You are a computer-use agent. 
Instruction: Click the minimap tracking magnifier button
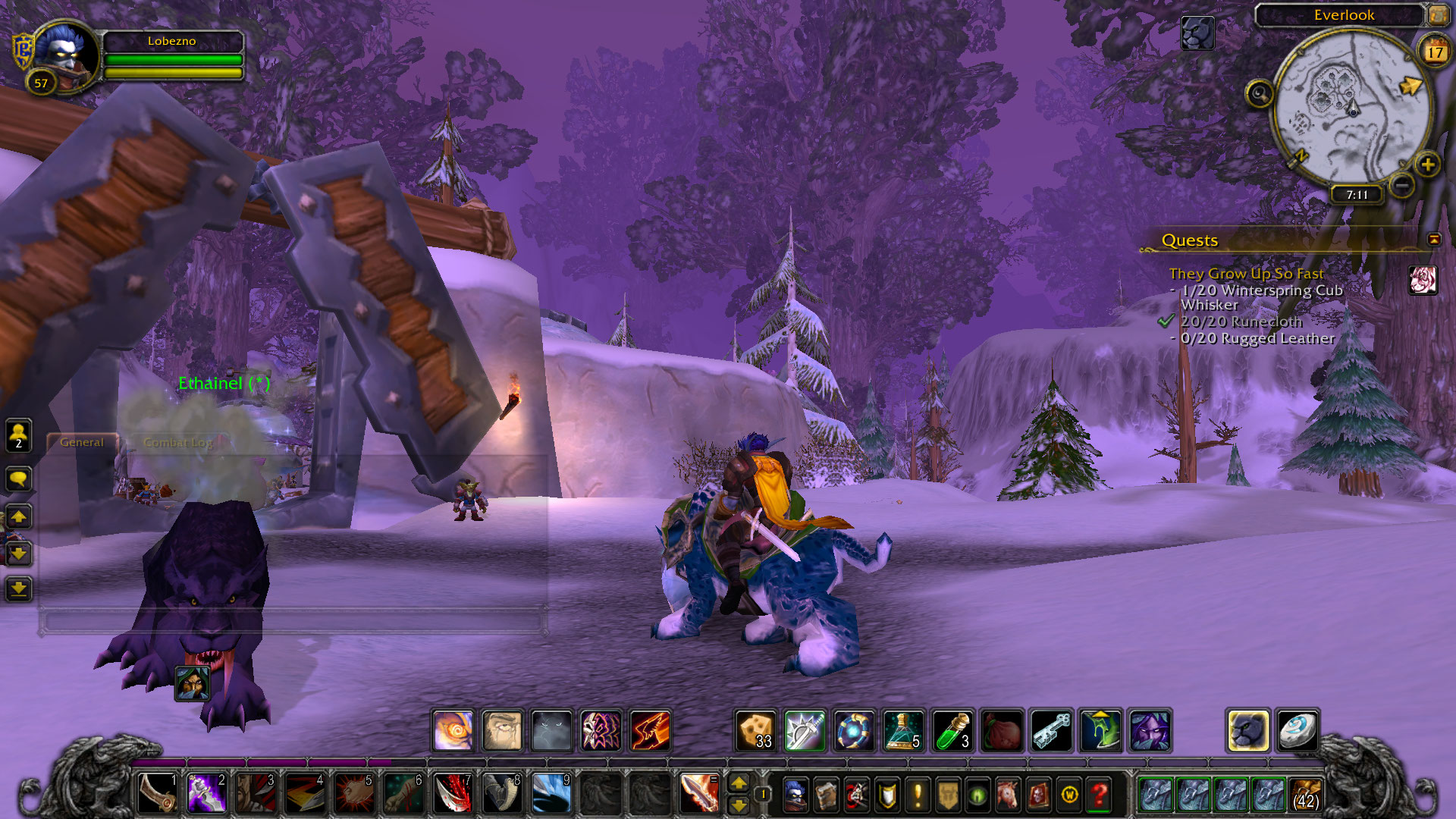pos(1260,94)
